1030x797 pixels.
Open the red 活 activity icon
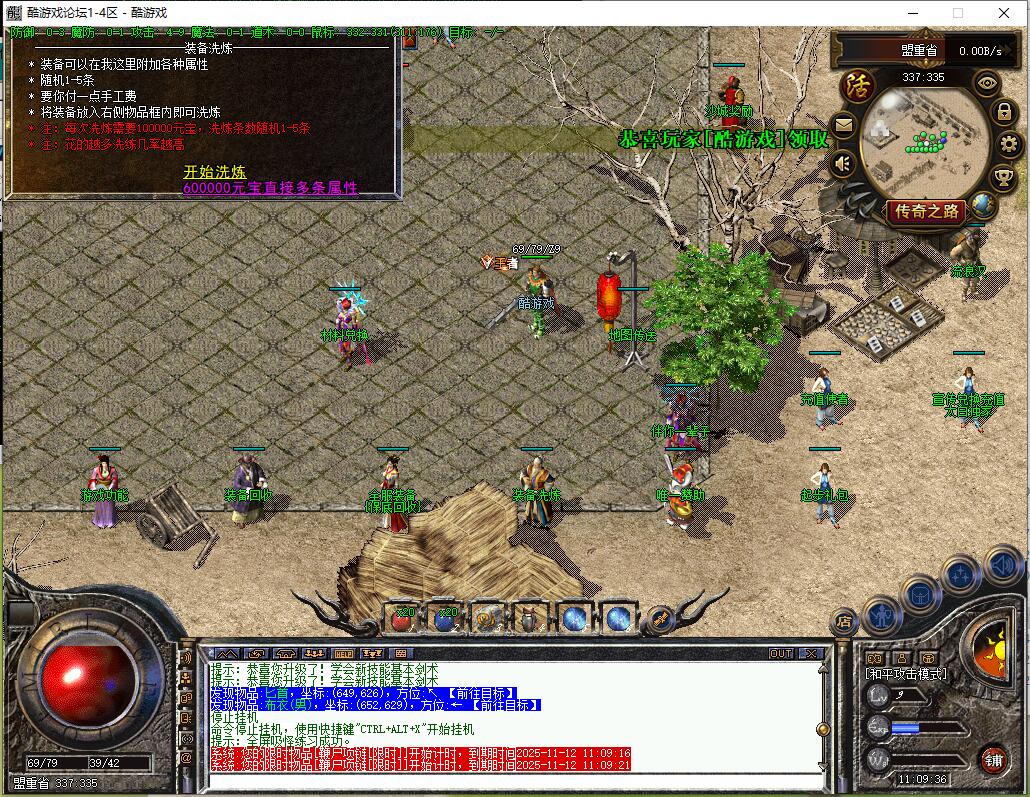tap(856, 84)
